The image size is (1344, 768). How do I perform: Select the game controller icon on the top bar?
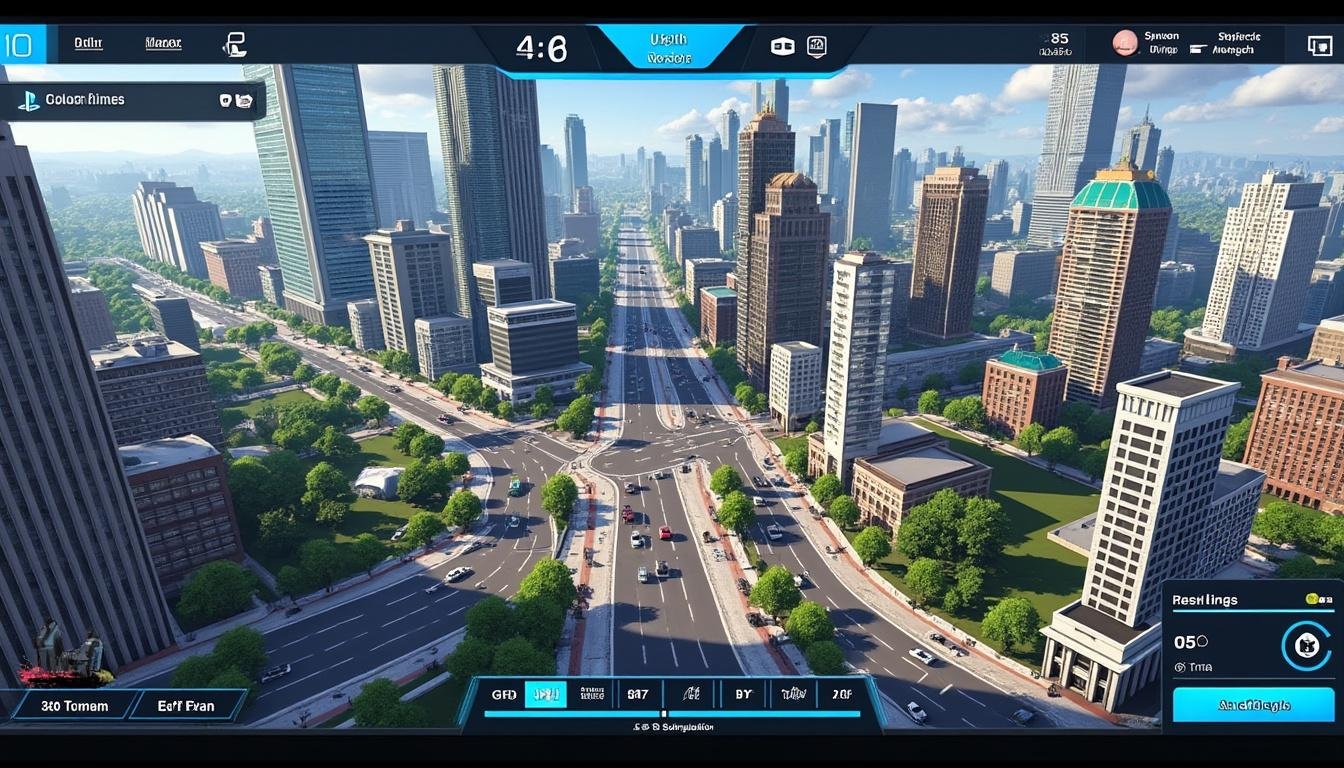(x=236, y=45)
